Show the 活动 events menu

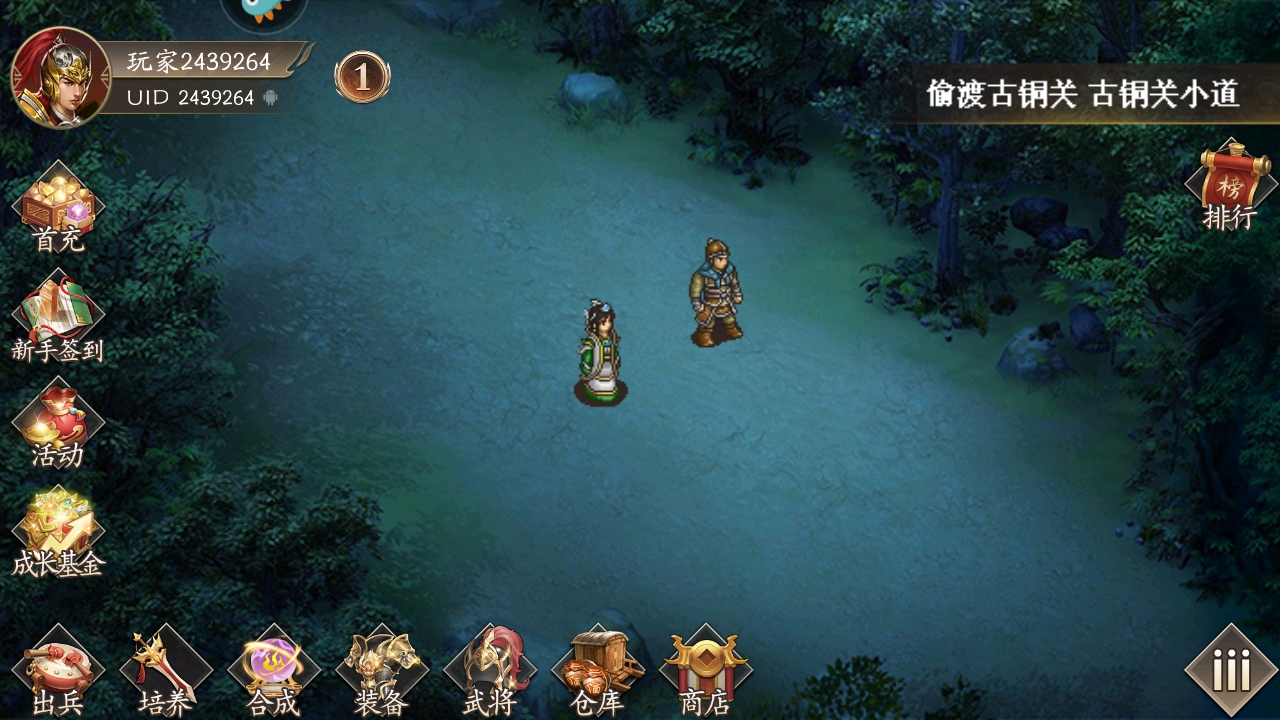[58, 425]
